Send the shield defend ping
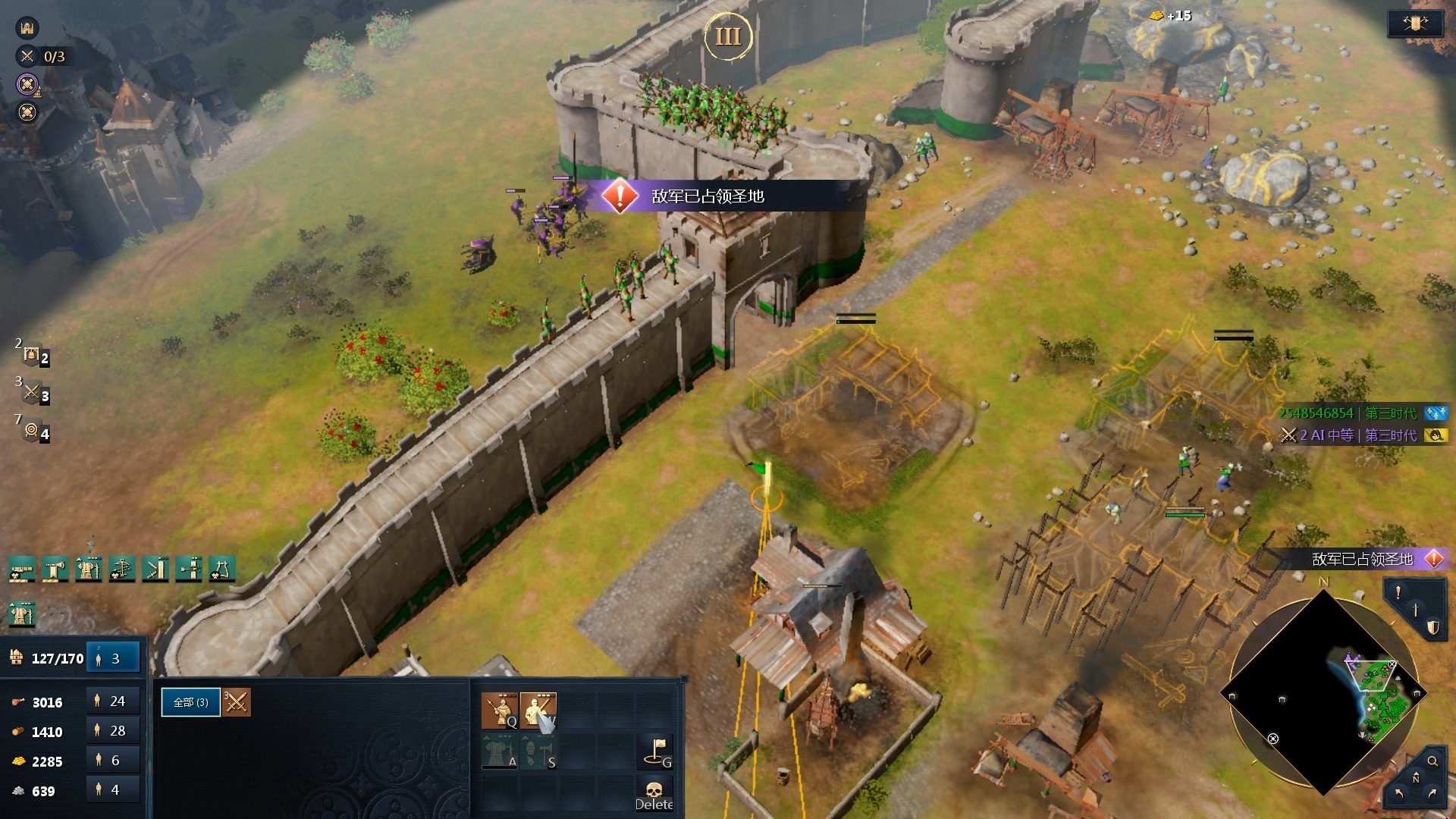The image size is (1456, 819). pos(1432,628)
